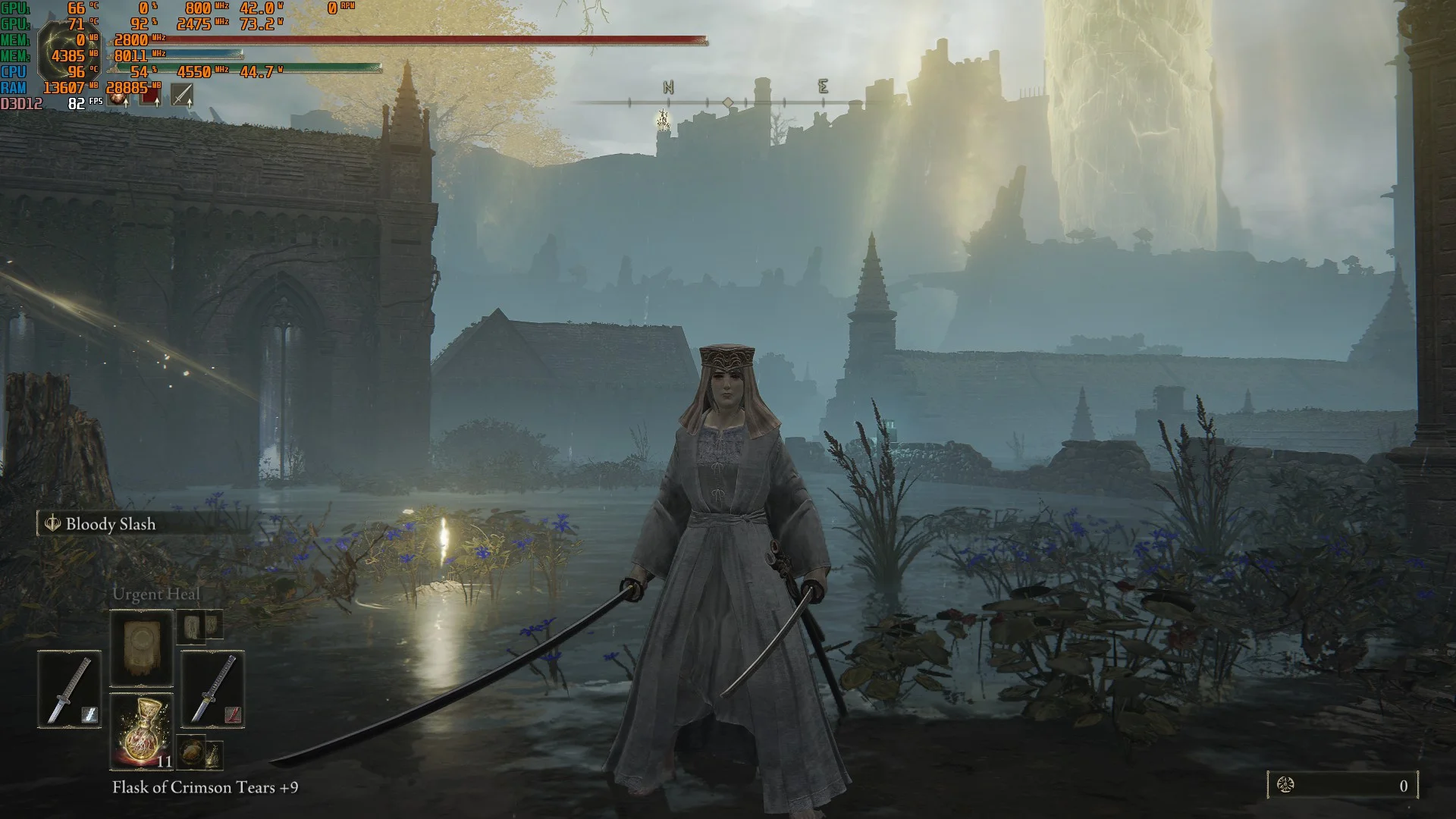Select the small queued spell slot beside Urgent Heal
Image resolution: width=1456 pixels, height=819 pixels.
click(200, 625)
